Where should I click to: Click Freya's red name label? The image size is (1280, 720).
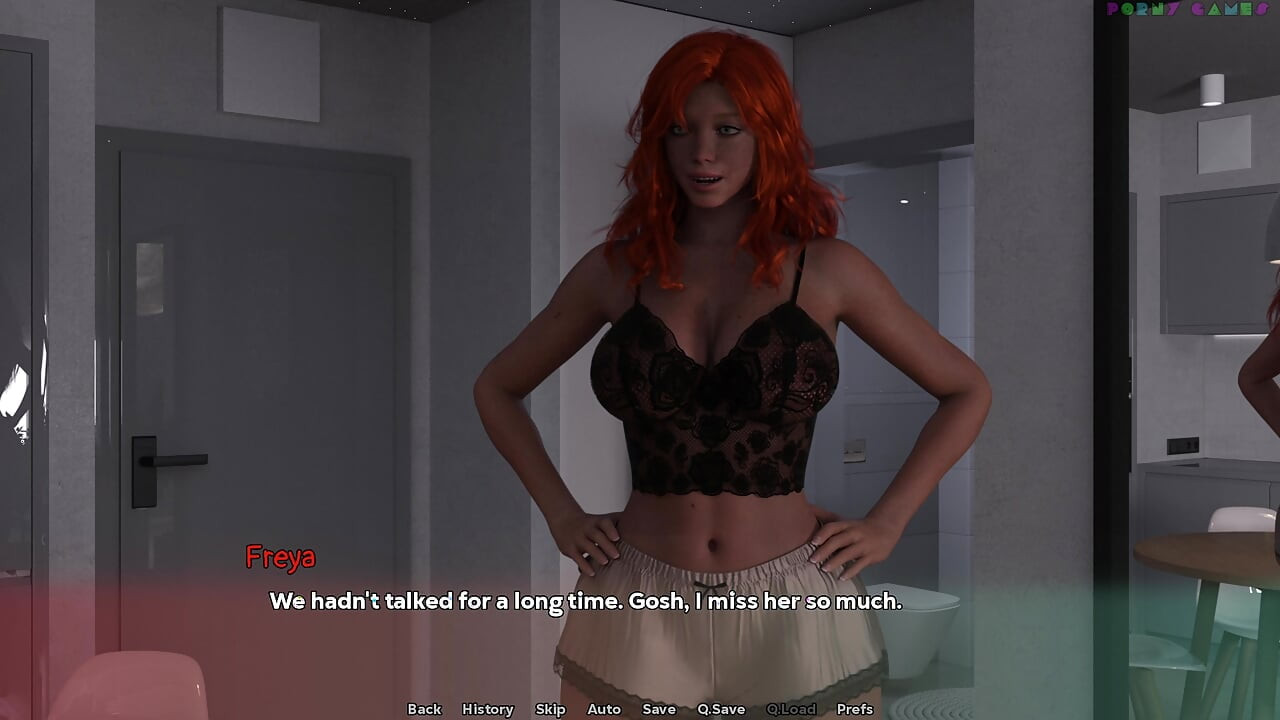click(x=282, y=557)
